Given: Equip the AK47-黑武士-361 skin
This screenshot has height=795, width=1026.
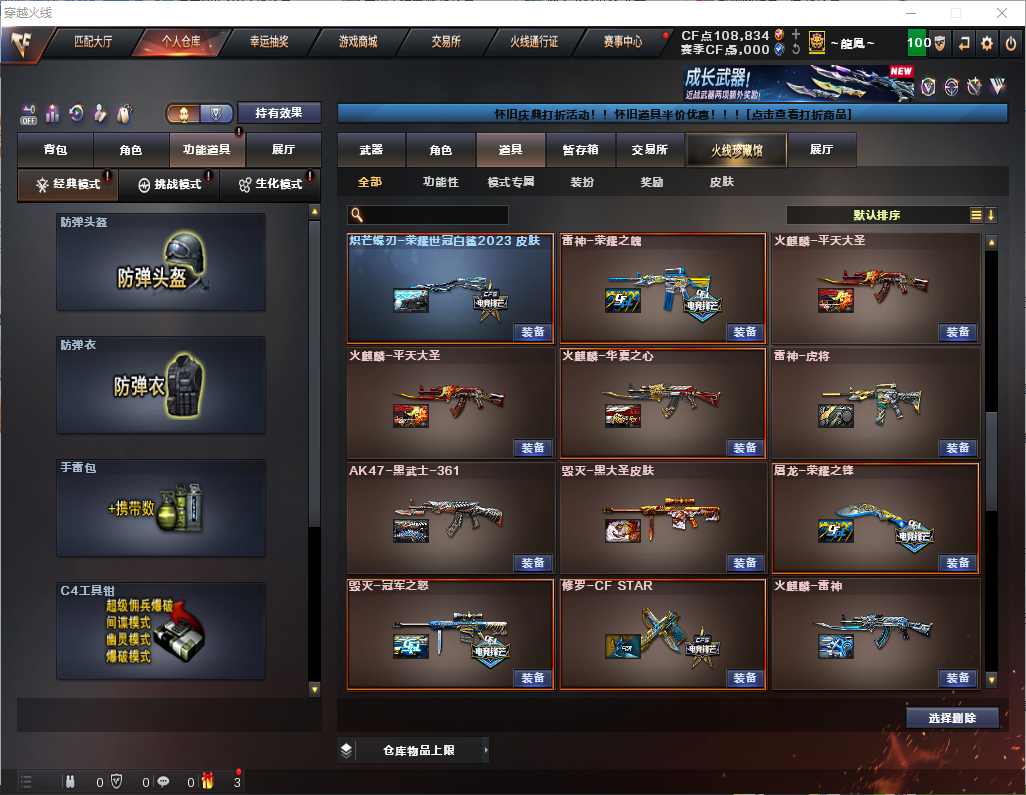Looking at the screenshot, I should point(533,563).
